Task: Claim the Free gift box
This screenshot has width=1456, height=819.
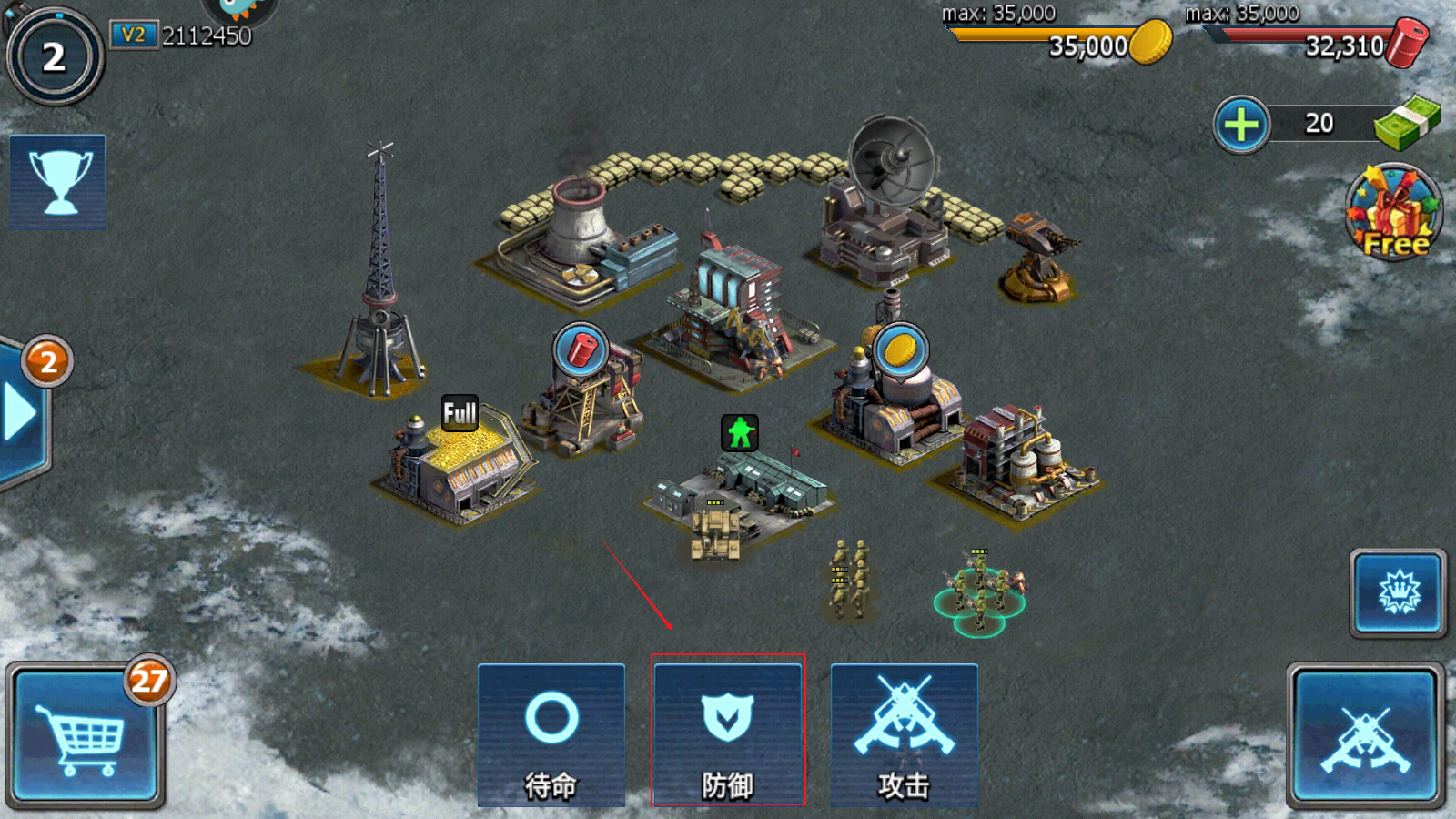Action: [1394, 214]
